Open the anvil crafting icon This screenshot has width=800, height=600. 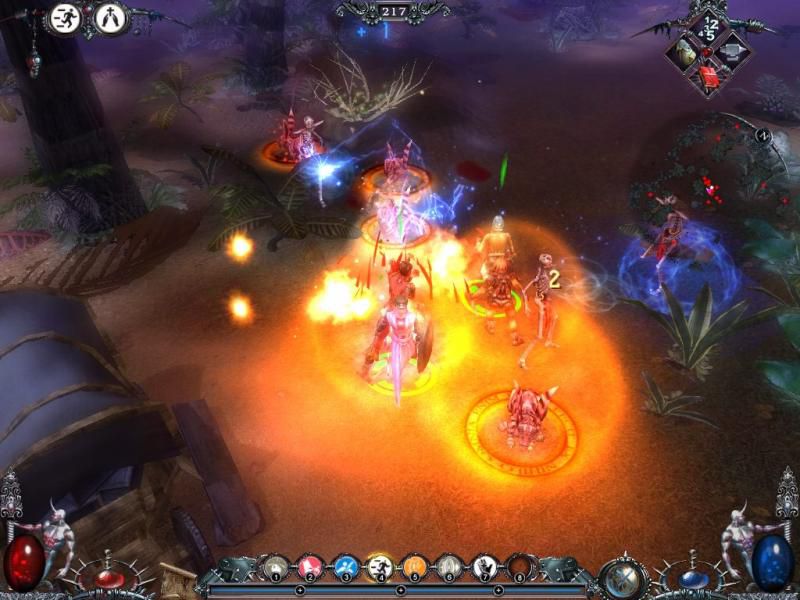pos(733,50)
